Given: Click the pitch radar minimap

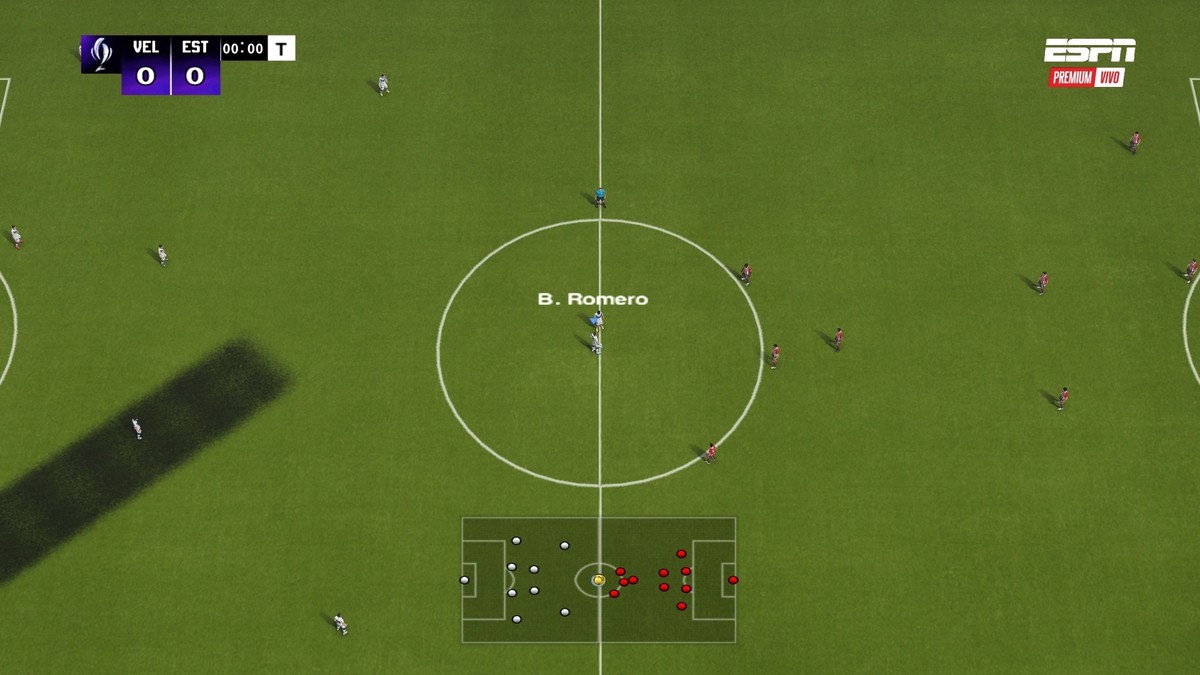Looking at the screenshot, I should click(598, 580).
